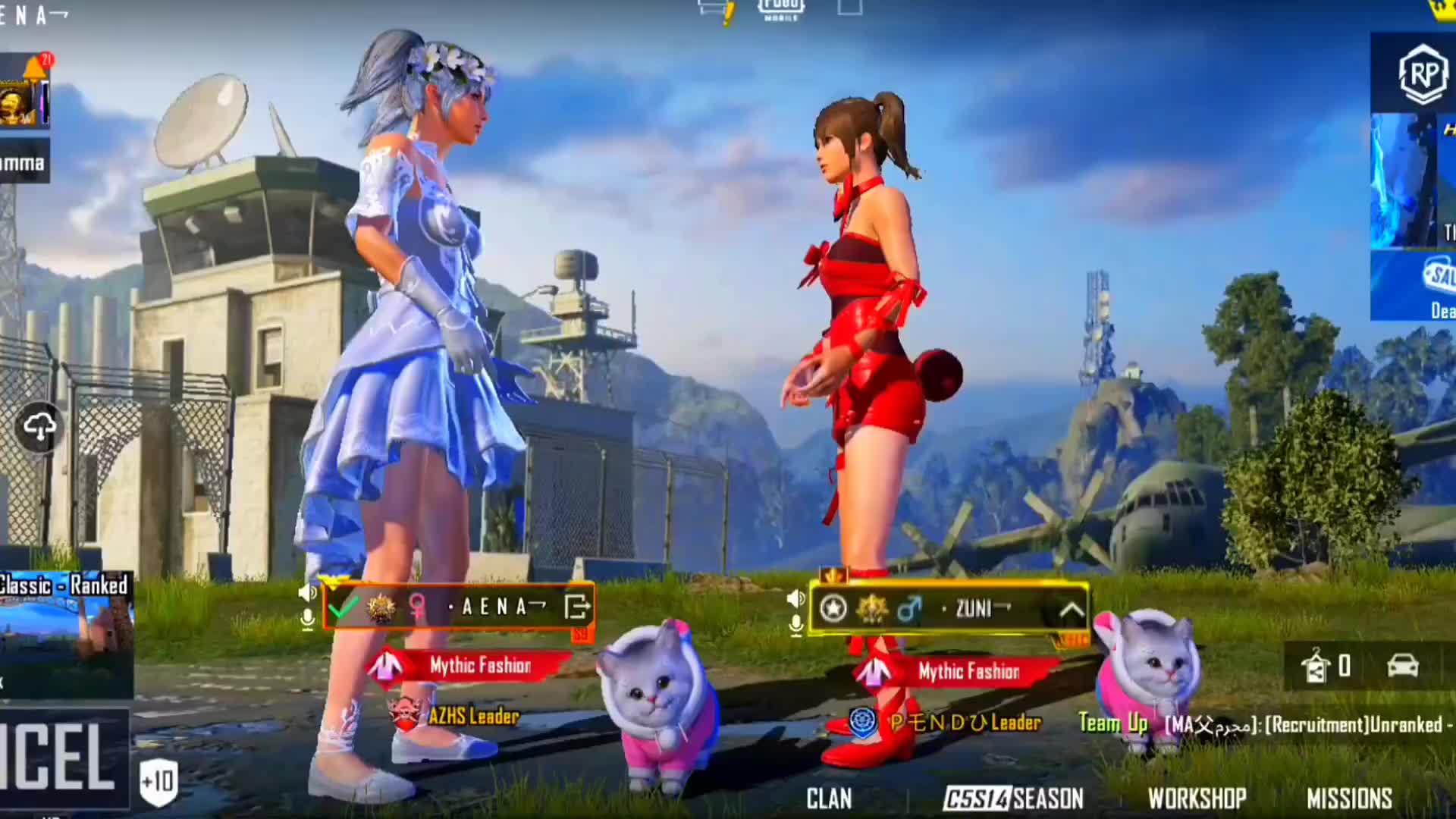The height and width of the screenshot is (819, 1456).
Task: Open the Missions menu
Action: 1349,799
